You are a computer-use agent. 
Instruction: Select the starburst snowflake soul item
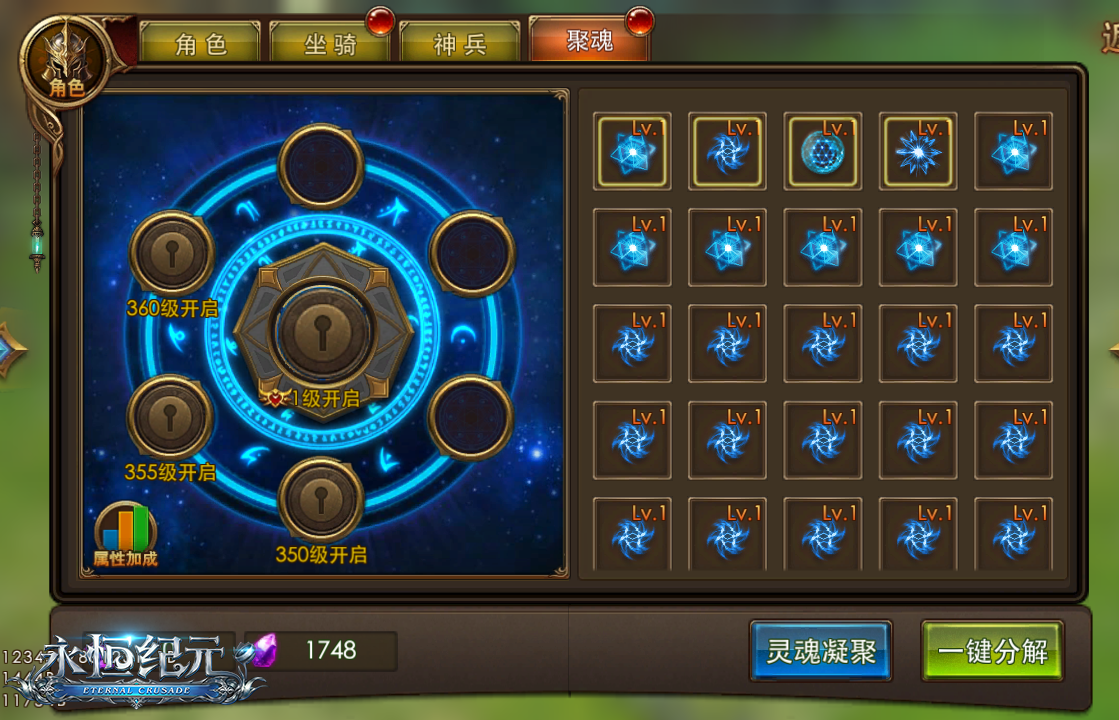(918, 151)
